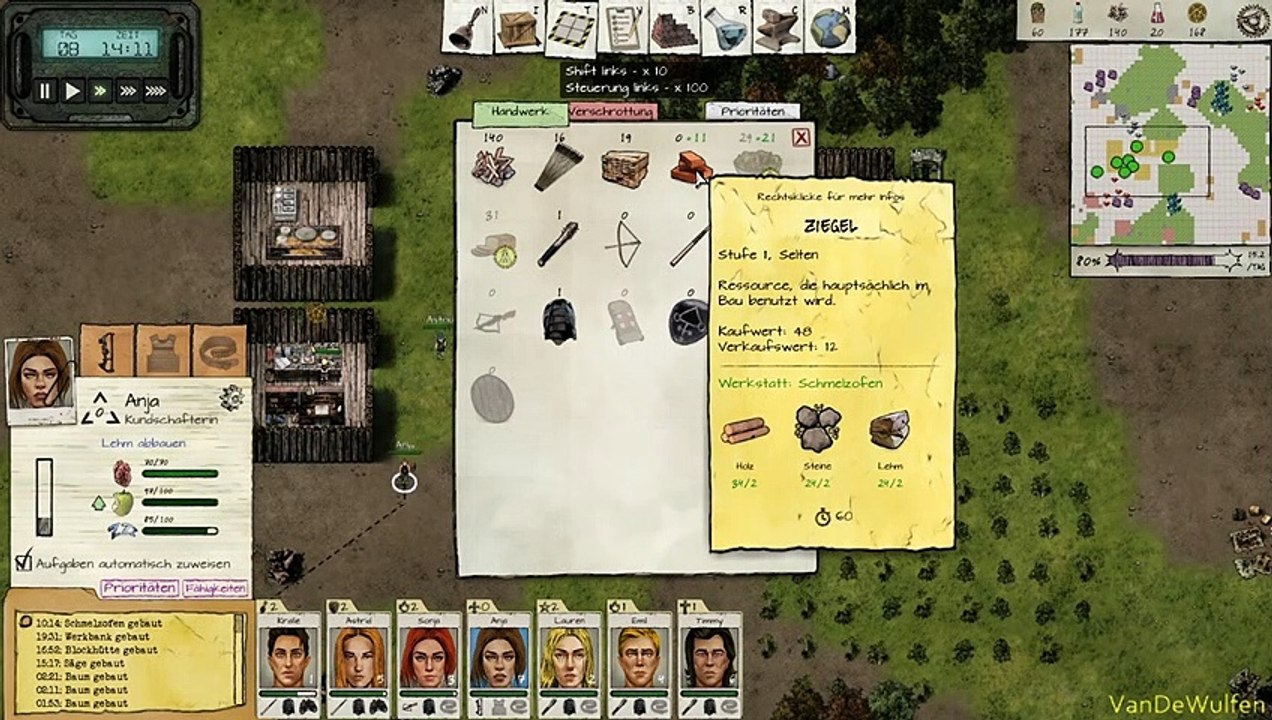Open the Prioritäten tab above crafting window
Screen dimensions: 1272x720
(x=752, y=112)
